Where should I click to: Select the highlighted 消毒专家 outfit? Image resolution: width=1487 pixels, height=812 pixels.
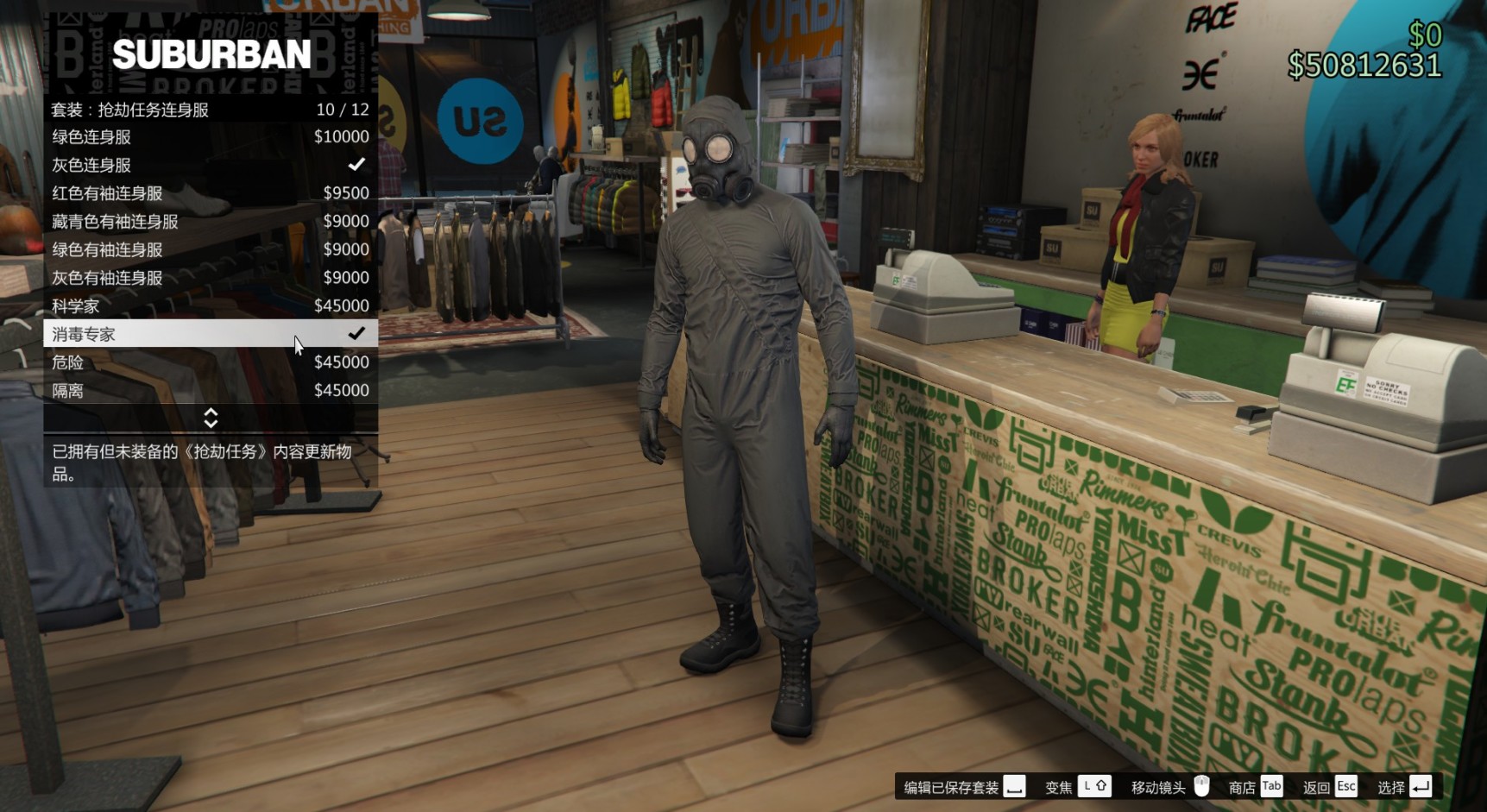point(210,334)
